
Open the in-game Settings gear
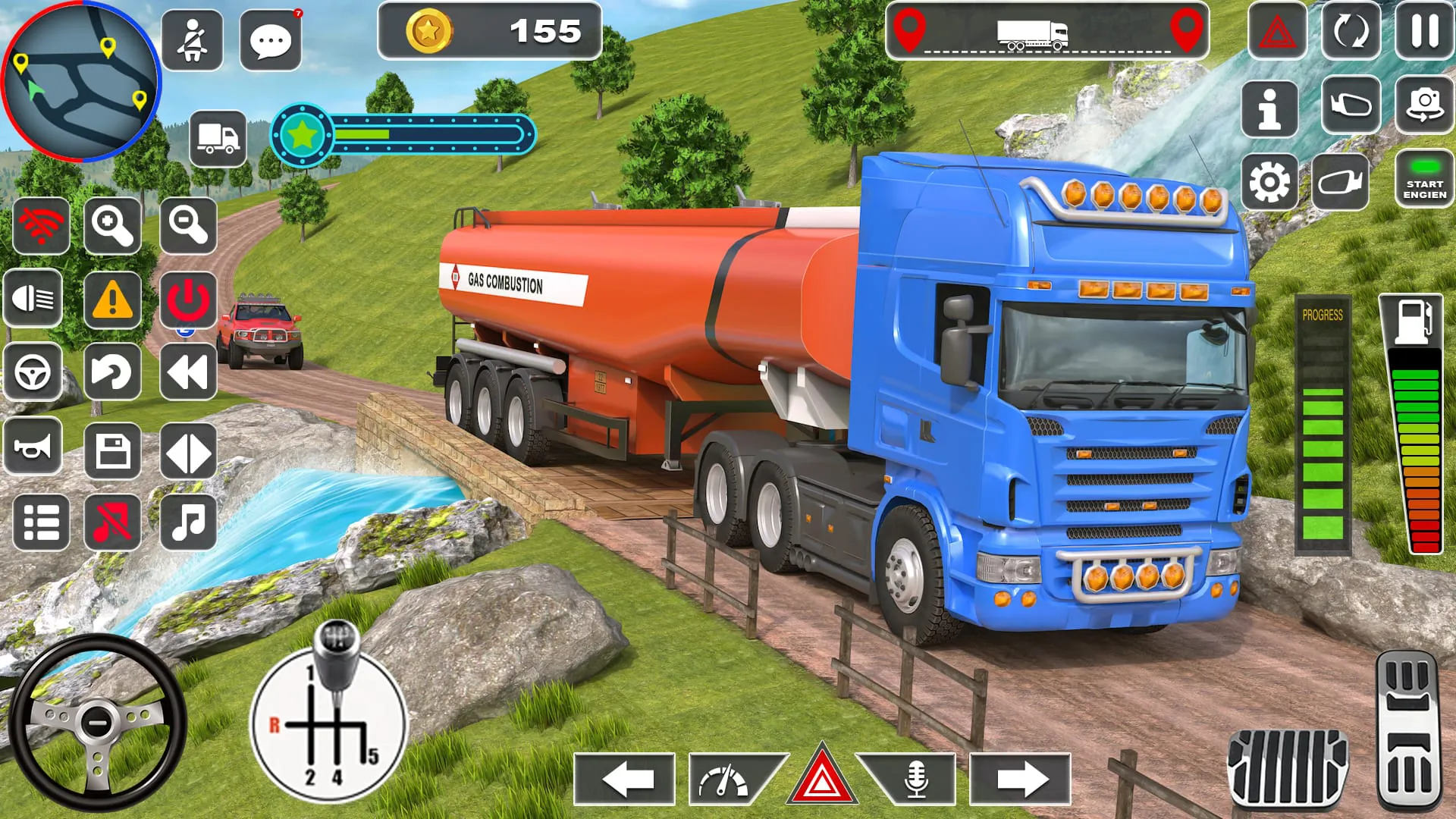[x=1270, y=182]
